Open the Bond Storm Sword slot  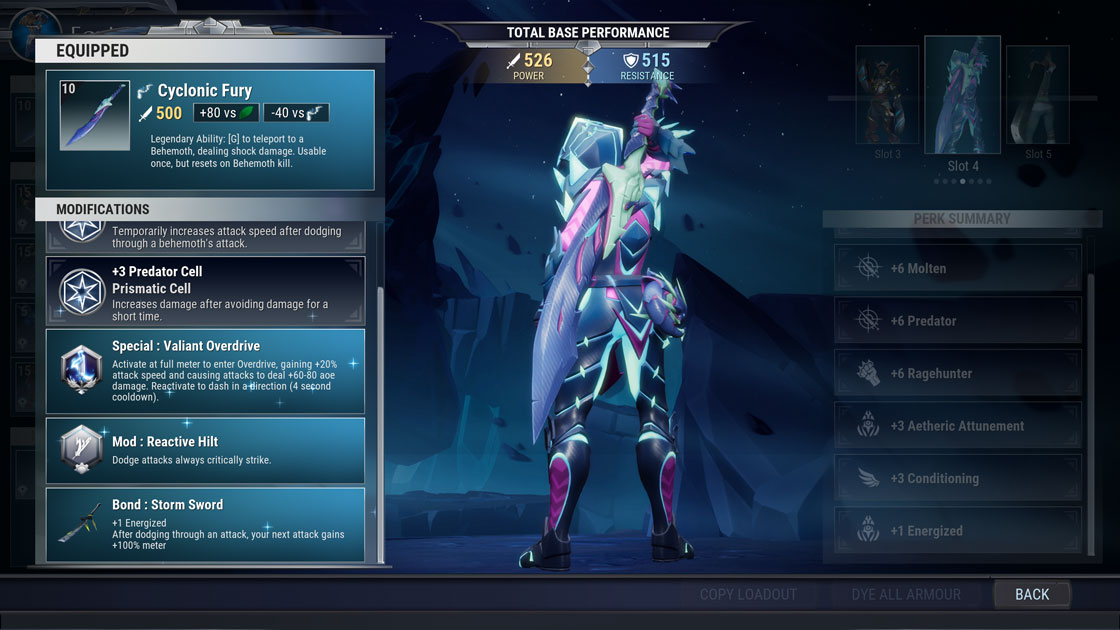205,524
